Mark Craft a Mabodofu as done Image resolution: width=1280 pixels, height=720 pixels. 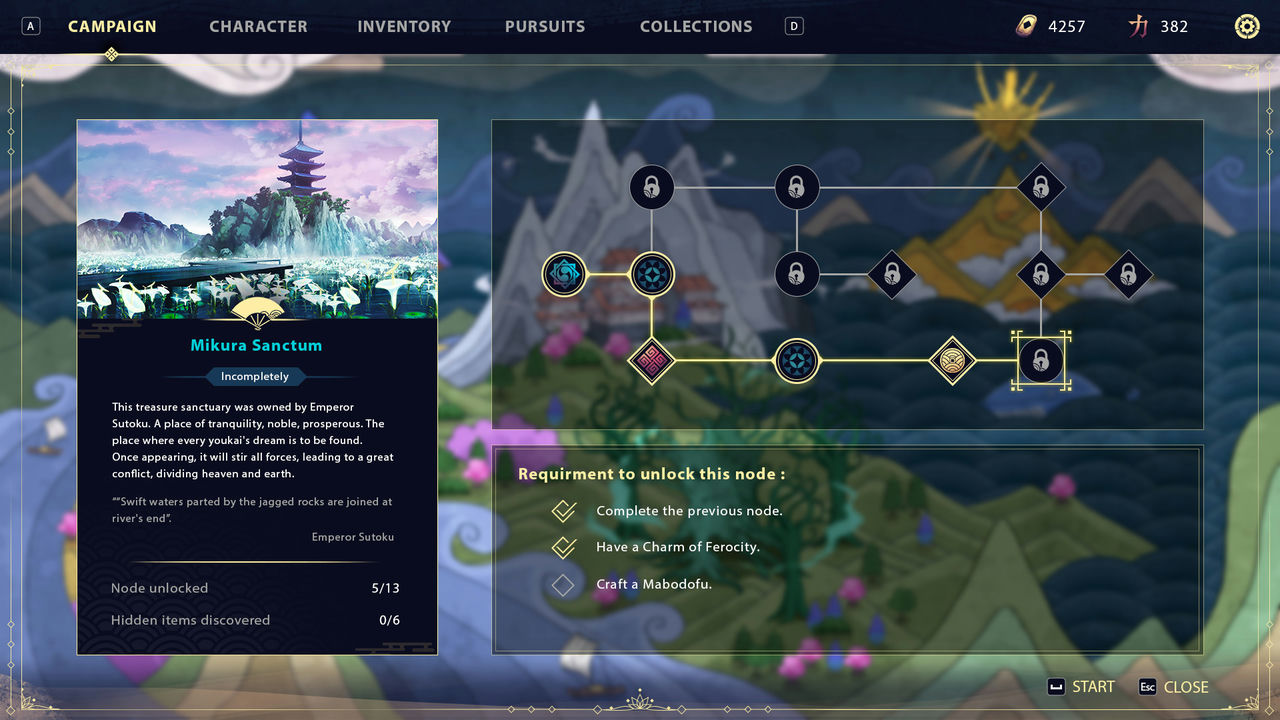[562, 584]
